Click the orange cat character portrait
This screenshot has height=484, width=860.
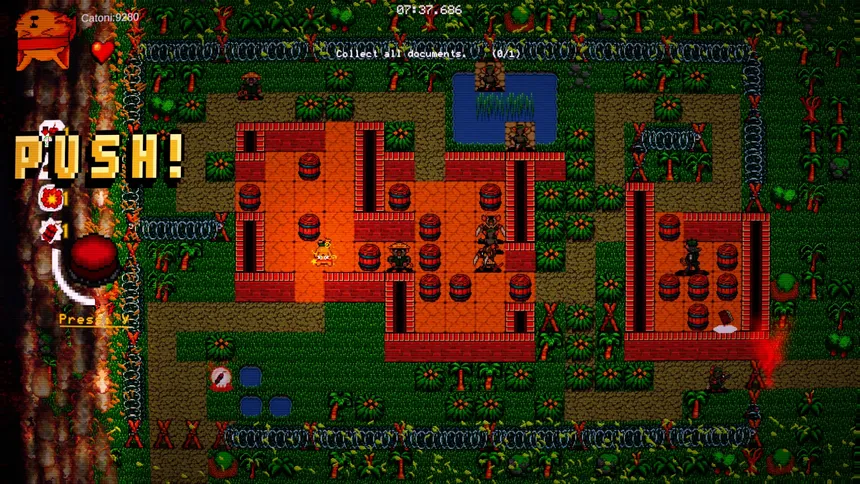pyautogui.click(x=44, y=38)
